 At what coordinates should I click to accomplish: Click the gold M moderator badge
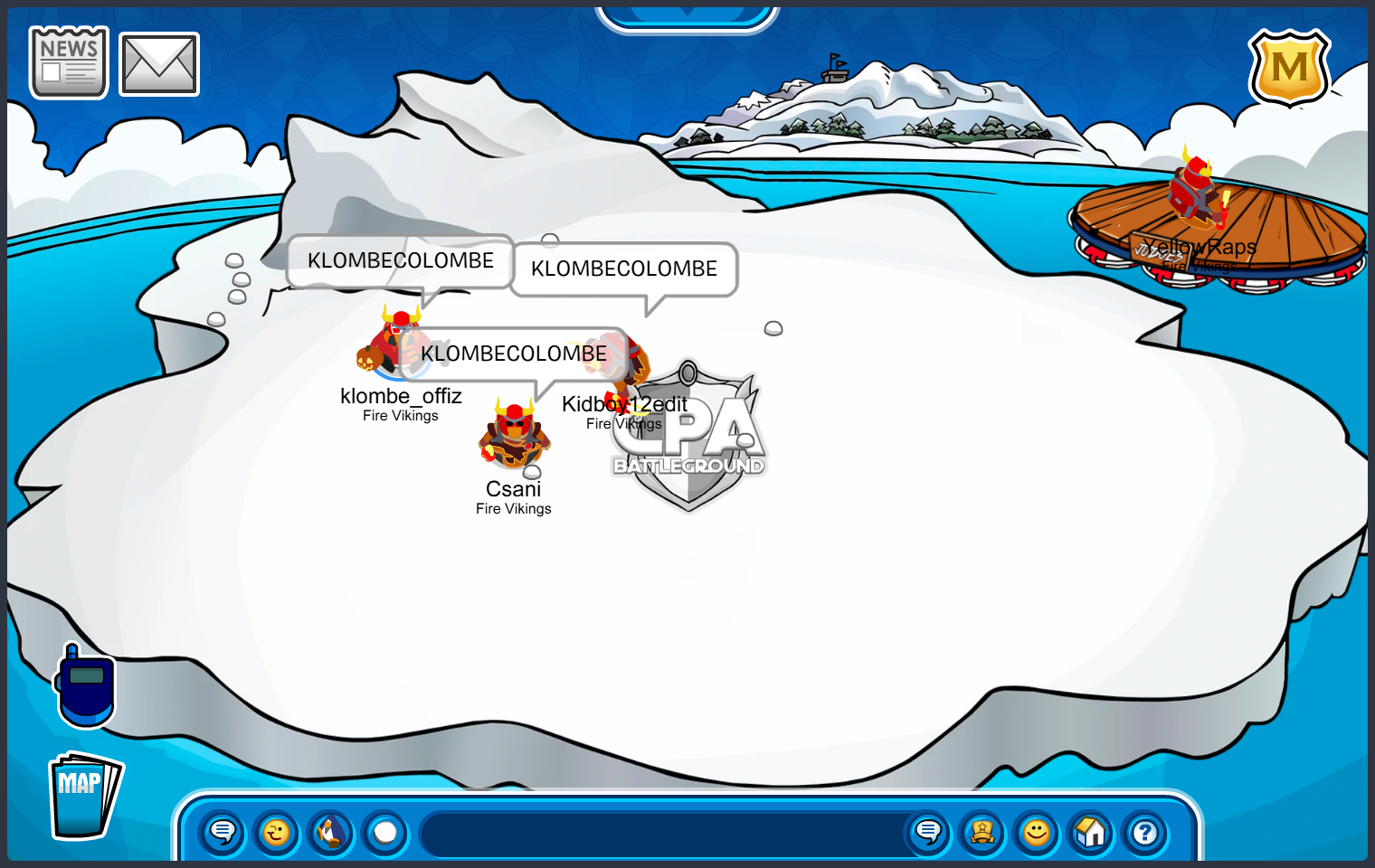pyautogui.click(x=1289, y=68)
